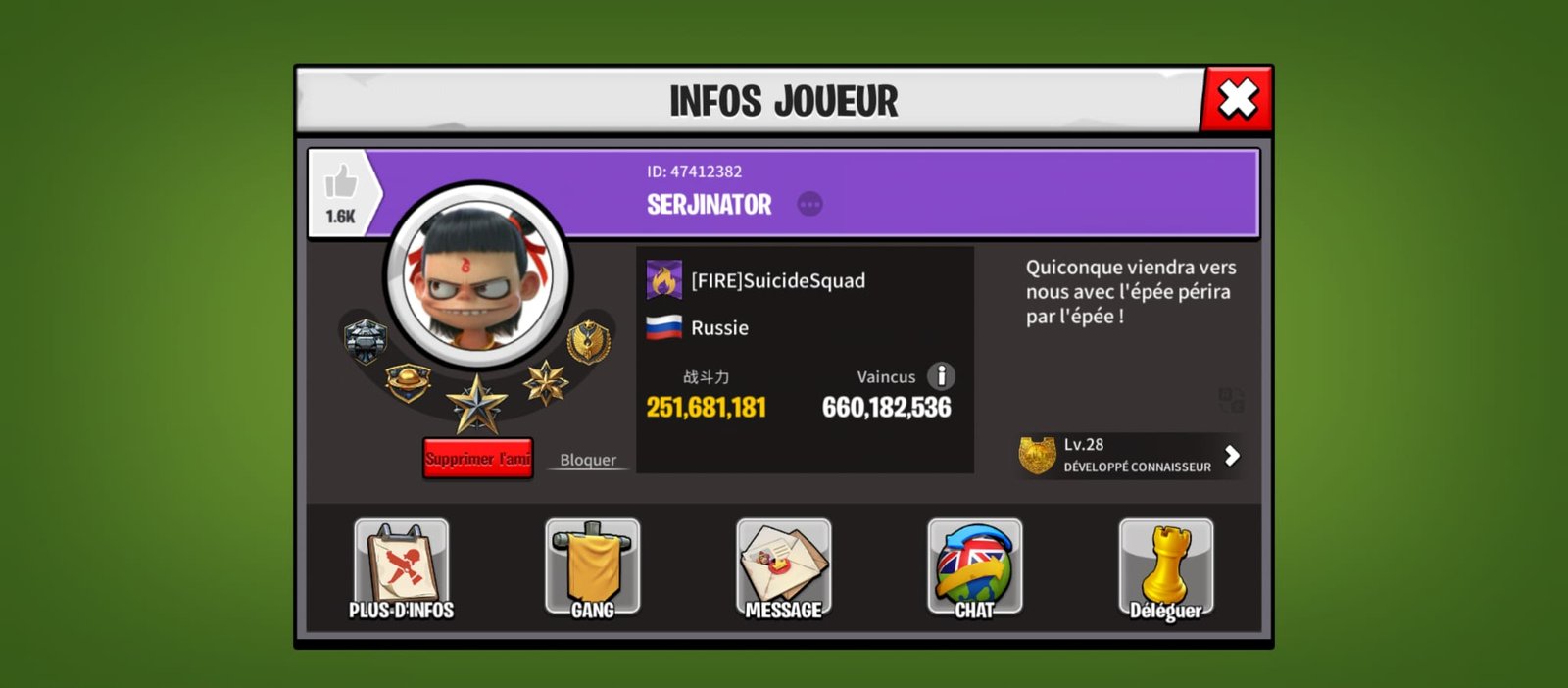Image resolution: width=1568 pixels, height=688 pixels.
Task: Start a Chat with the player
Action: point(974,569)
